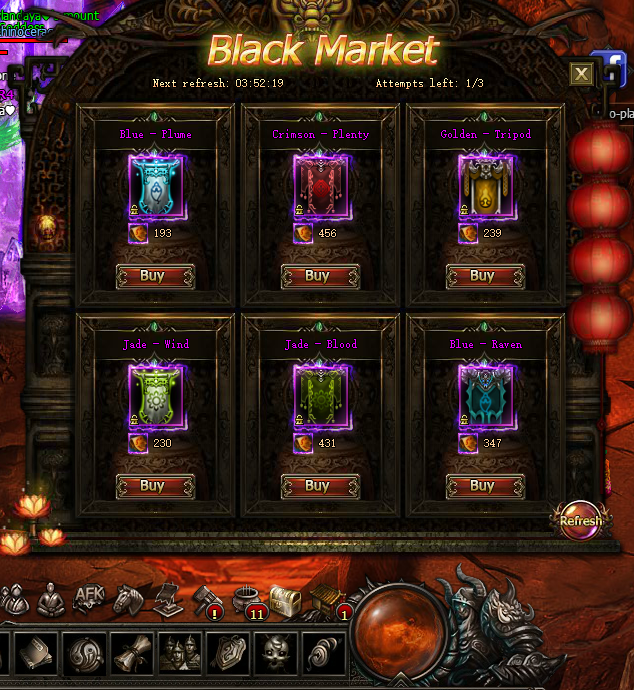Select the Jade - Wind banner icon
634x690 pixels.
coord(156,395)
